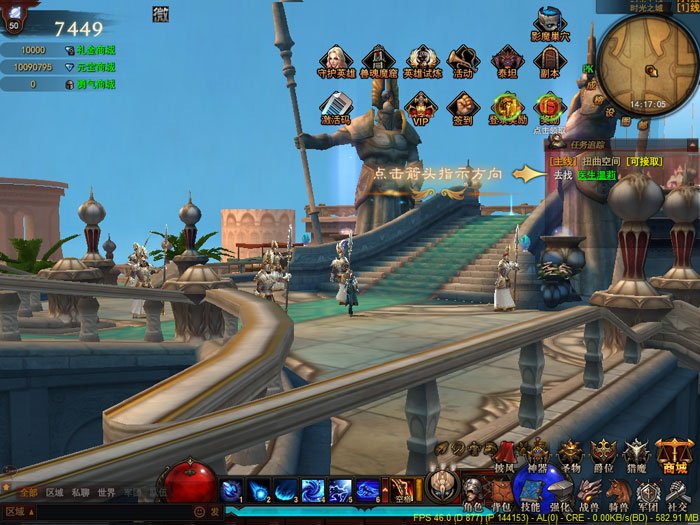The width and height of the screenshot is (700, 525).
Task: Follow the 医生温莉 quest link
Action: tap(596, 175)
